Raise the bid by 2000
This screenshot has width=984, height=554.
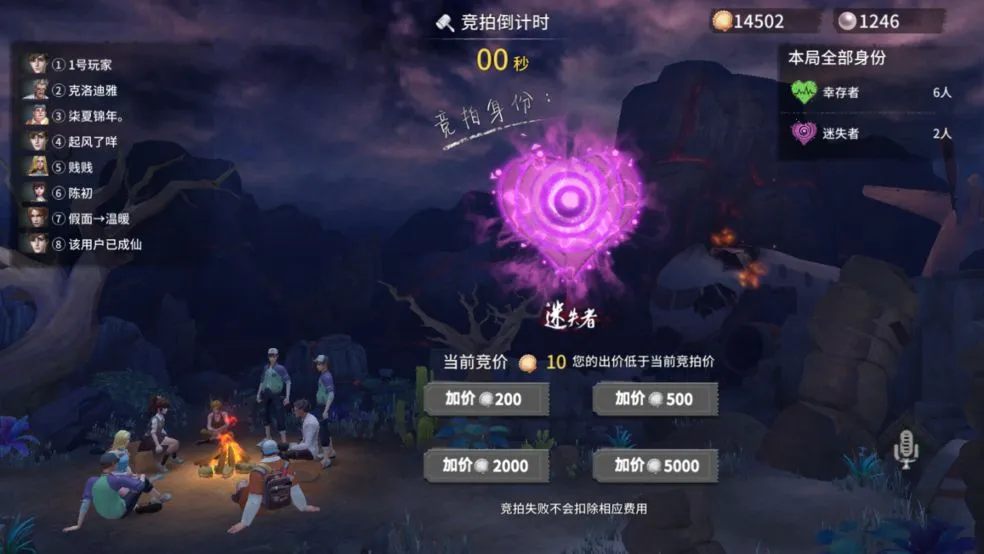point(486,465)
